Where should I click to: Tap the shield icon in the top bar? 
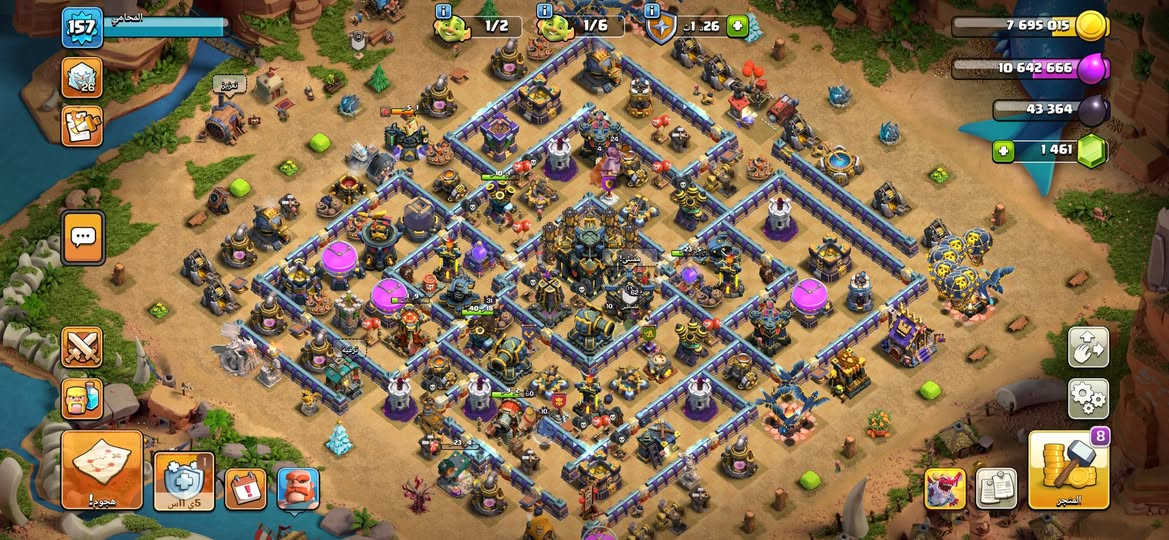pos(661,28)
